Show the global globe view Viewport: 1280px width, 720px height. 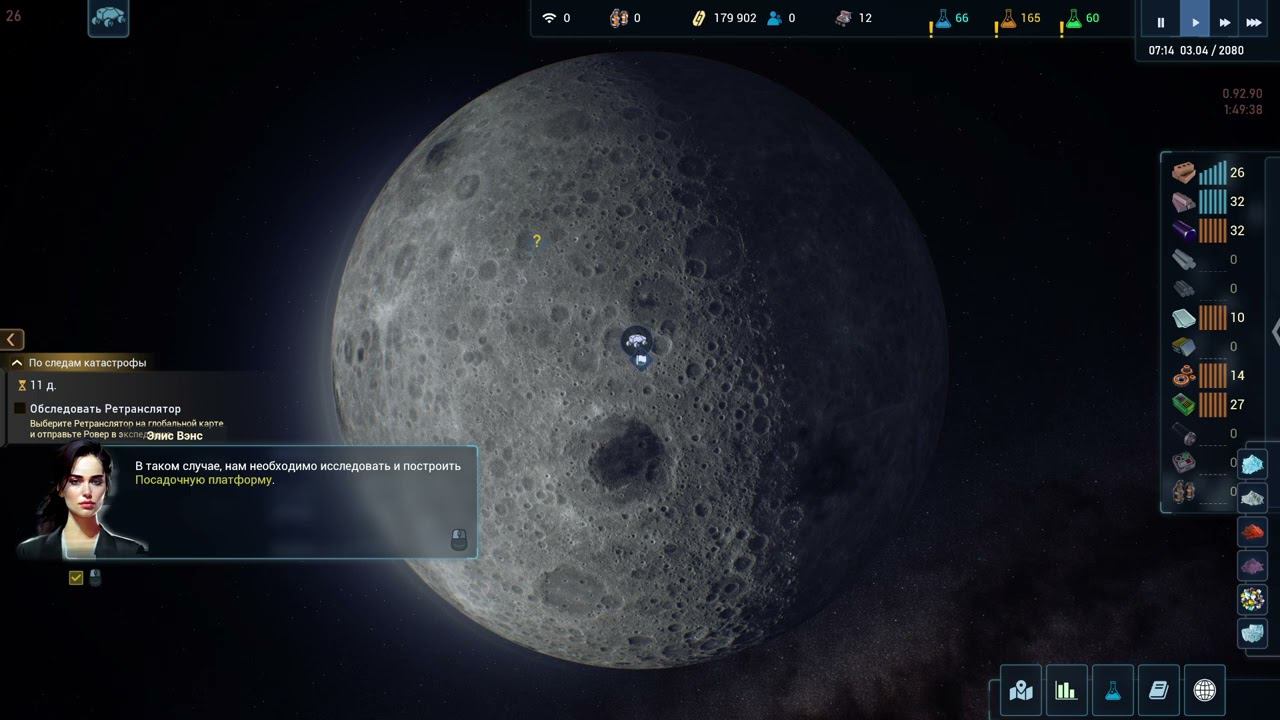(x=1204, y=690)
